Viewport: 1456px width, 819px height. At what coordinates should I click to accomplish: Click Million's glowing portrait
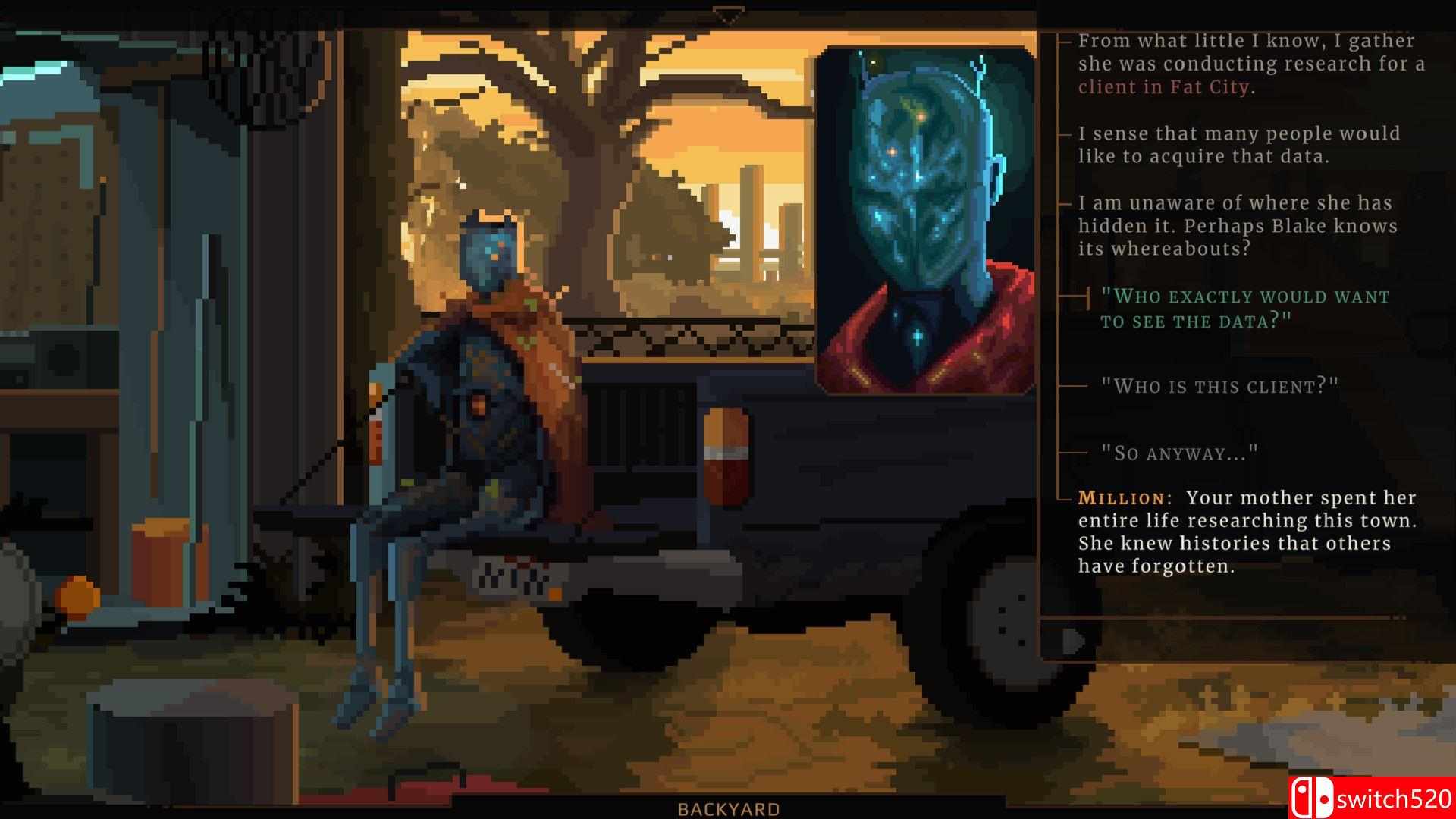[927, 216]
